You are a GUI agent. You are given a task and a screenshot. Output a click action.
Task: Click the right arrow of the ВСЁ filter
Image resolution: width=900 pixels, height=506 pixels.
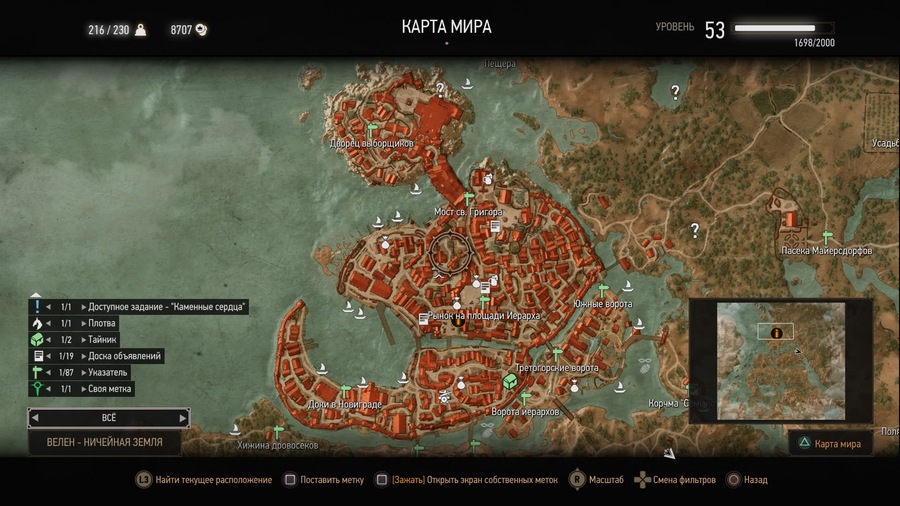point(182,417)
